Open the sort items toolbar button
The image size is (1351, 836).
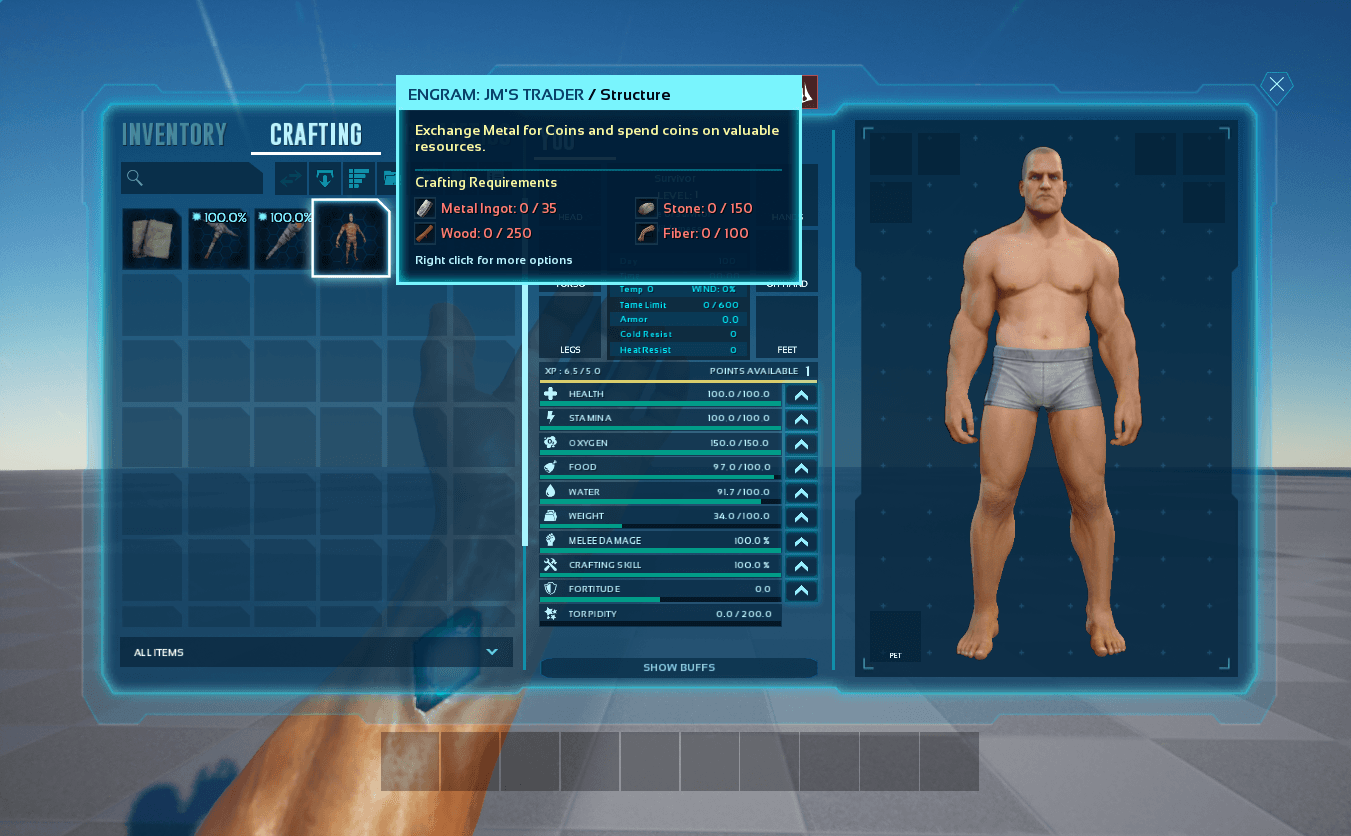pos(357,178)
